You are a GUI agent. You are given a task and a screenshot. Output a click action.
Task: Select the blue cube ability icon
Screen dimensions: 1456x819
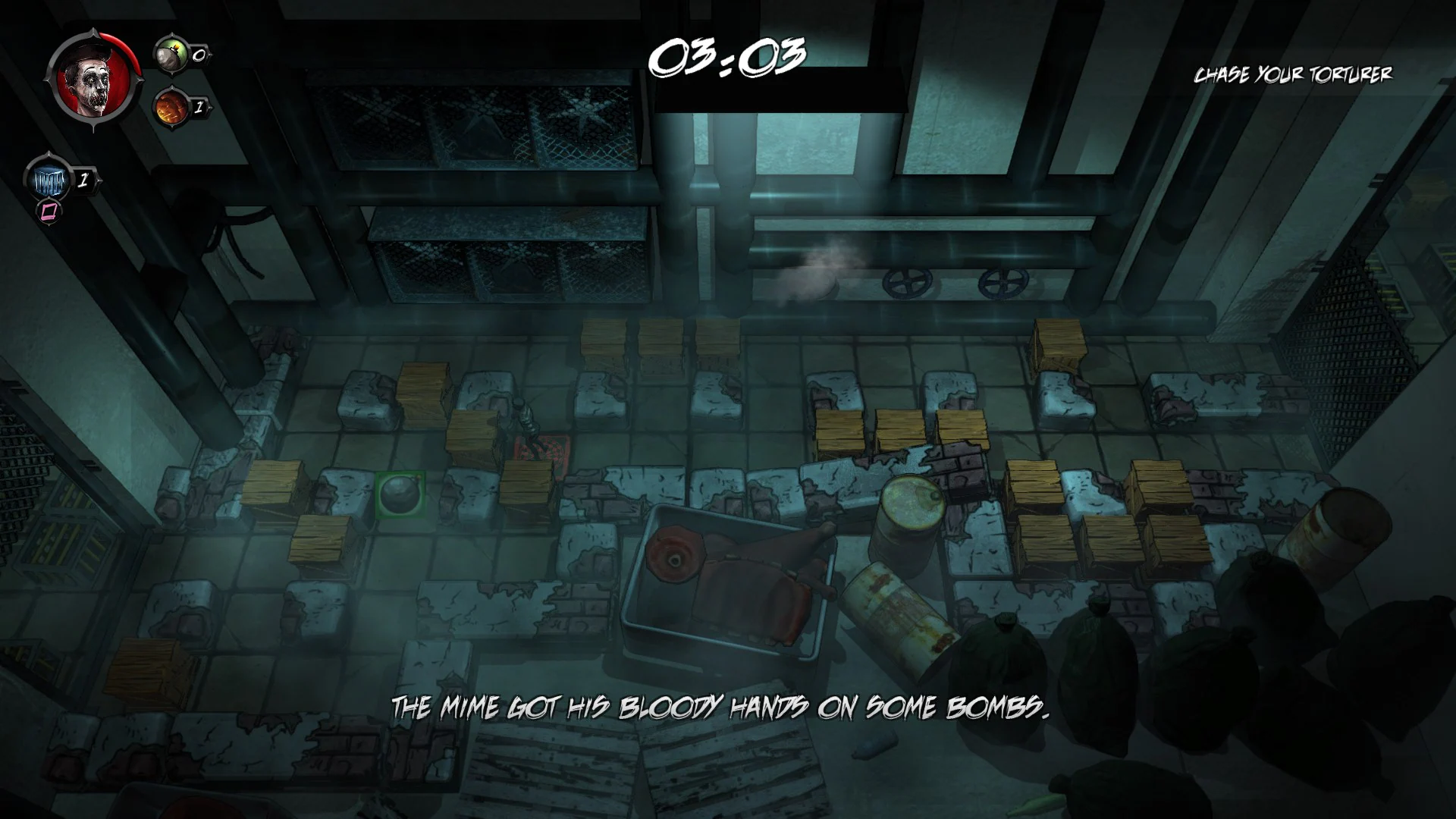pyautogui.click(x=49, y=180)
